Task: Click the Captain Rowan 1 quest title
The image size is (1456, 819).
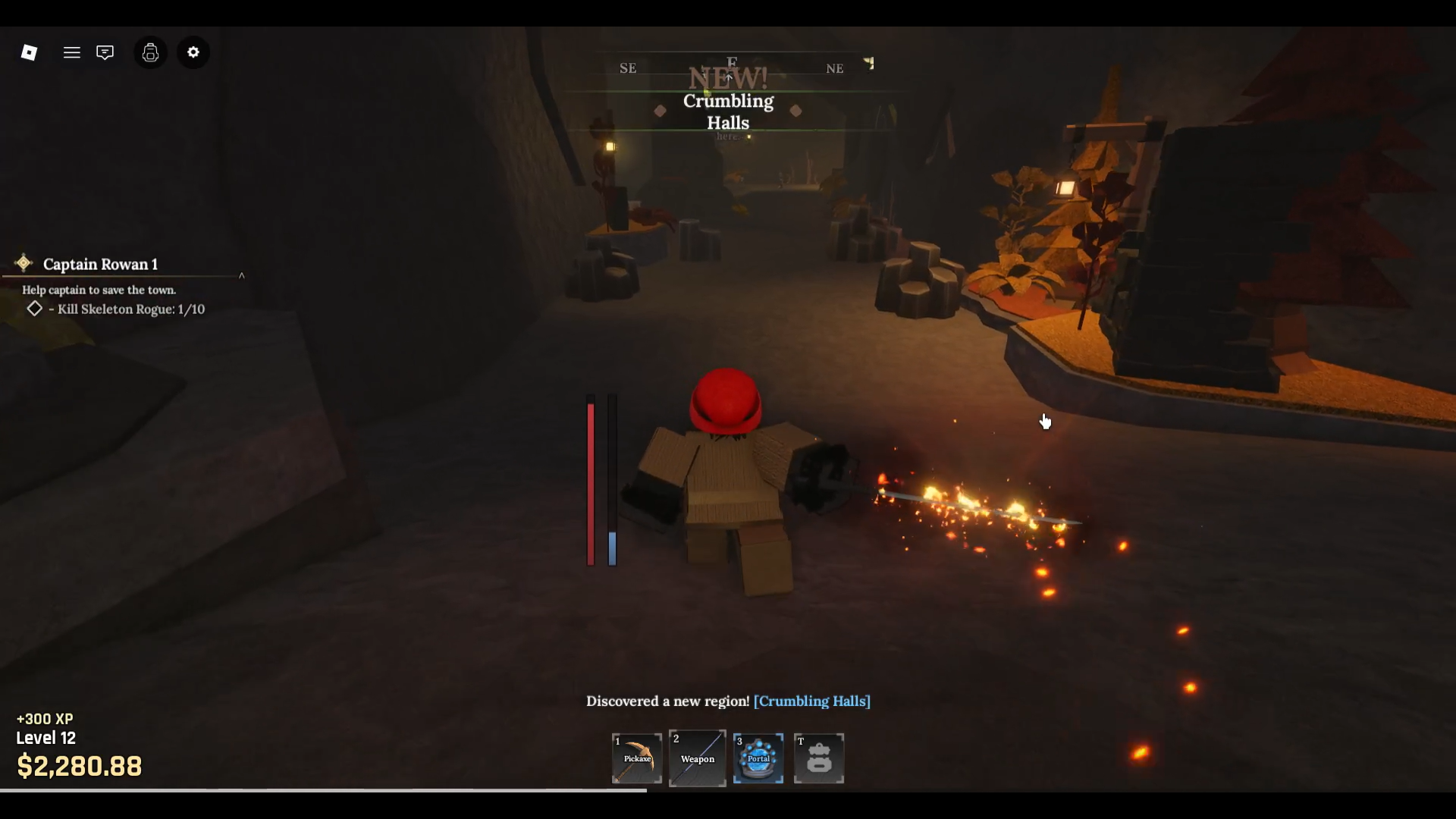Action: click(100, 264)
